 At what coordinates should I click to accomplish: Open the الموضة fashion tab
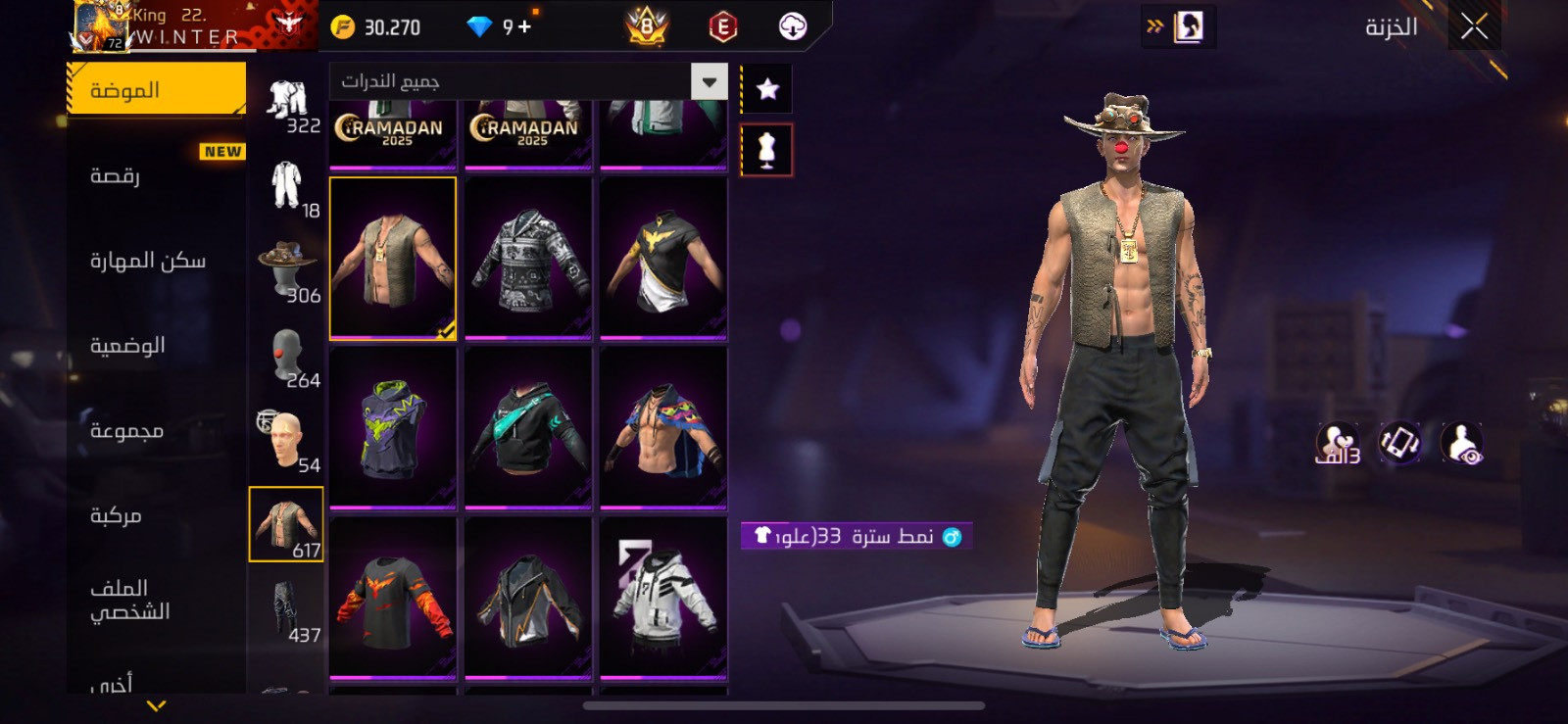click(157, 90)
